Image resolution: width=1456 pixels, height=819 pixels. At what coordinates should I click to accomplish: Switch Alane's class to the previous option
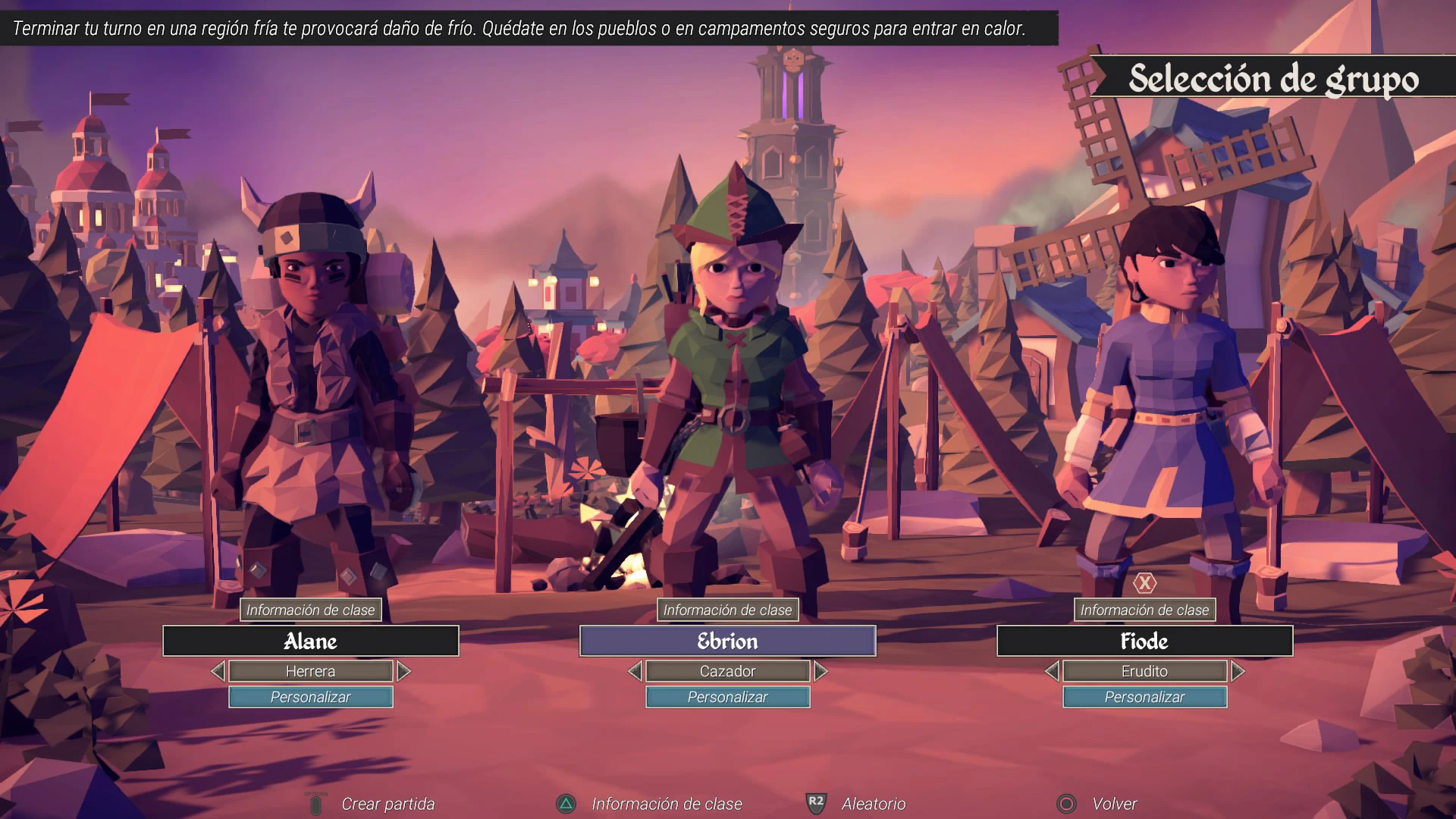click(218, 671)
